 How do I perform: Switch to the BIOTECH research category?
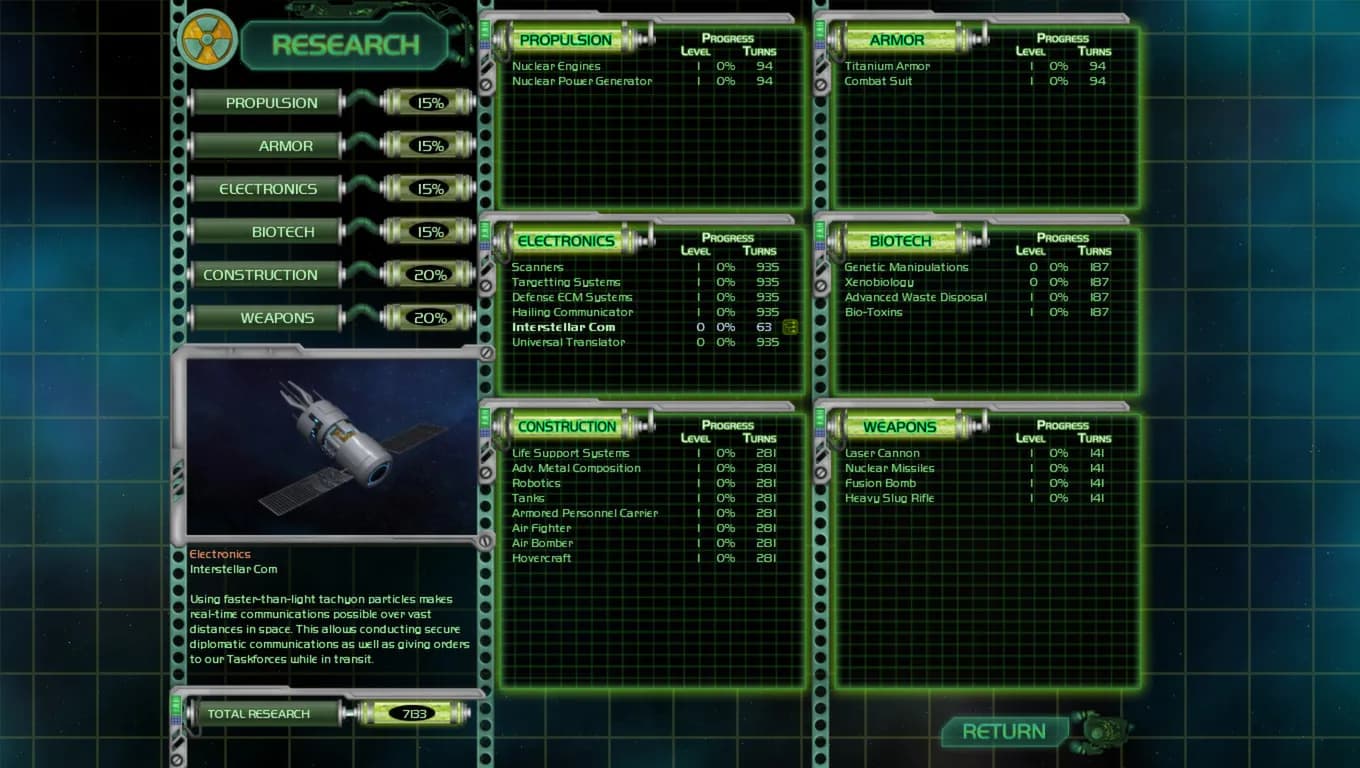click(266, 231)
